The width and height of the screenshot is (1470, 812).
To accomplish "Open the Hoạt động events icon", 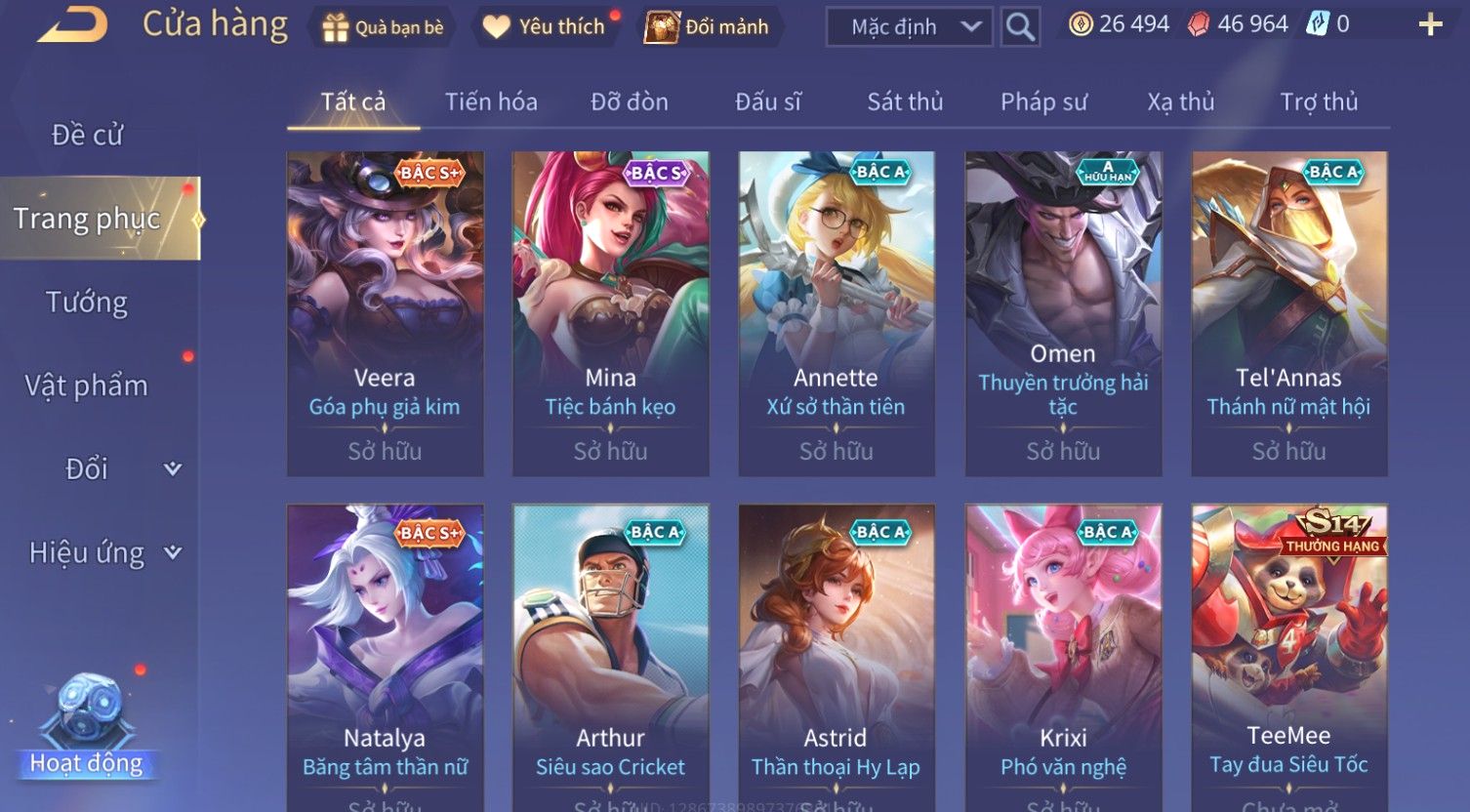I will [x=87, y=727].
